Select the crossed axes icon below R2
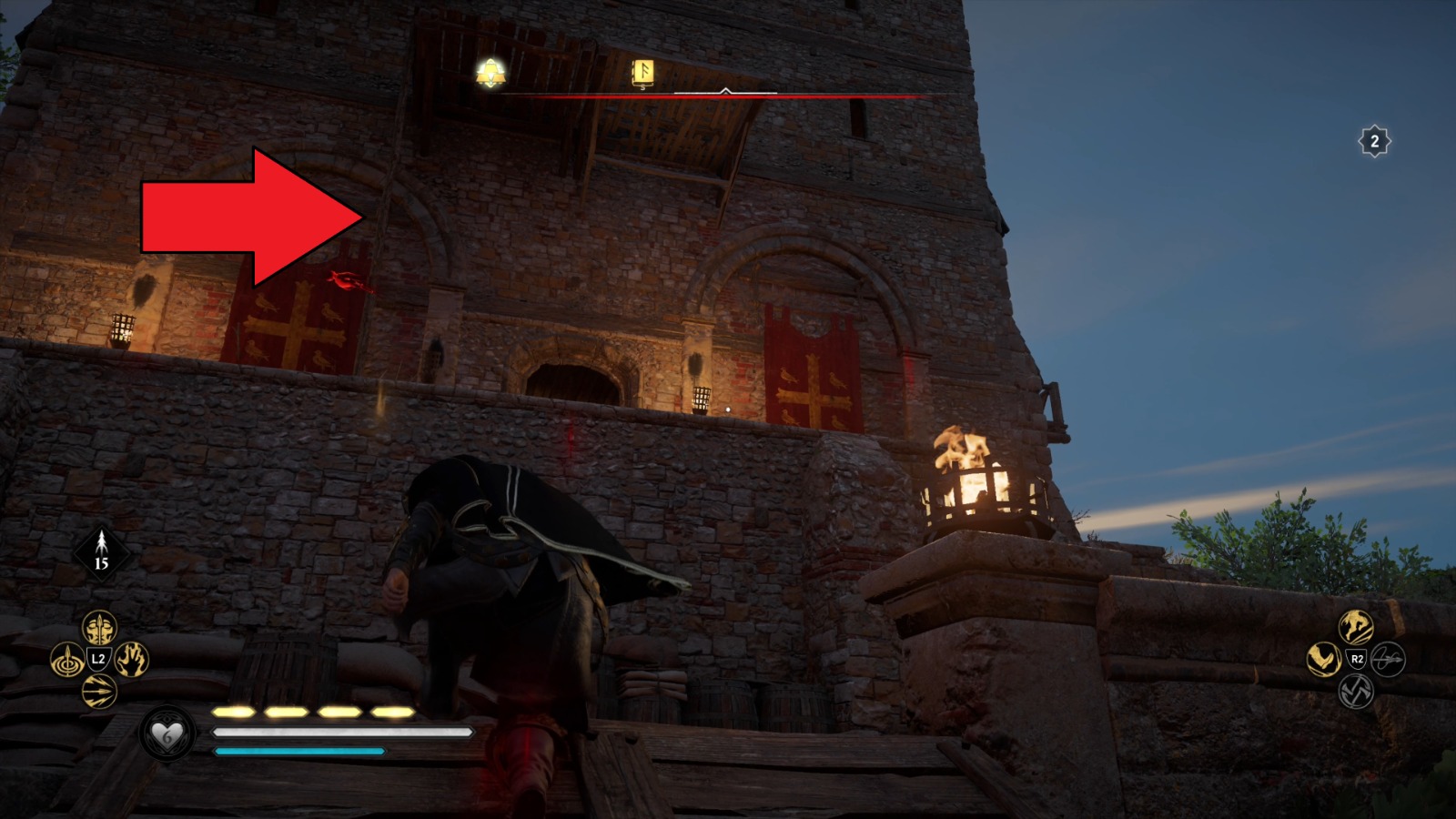 (x=1357, y=692)
